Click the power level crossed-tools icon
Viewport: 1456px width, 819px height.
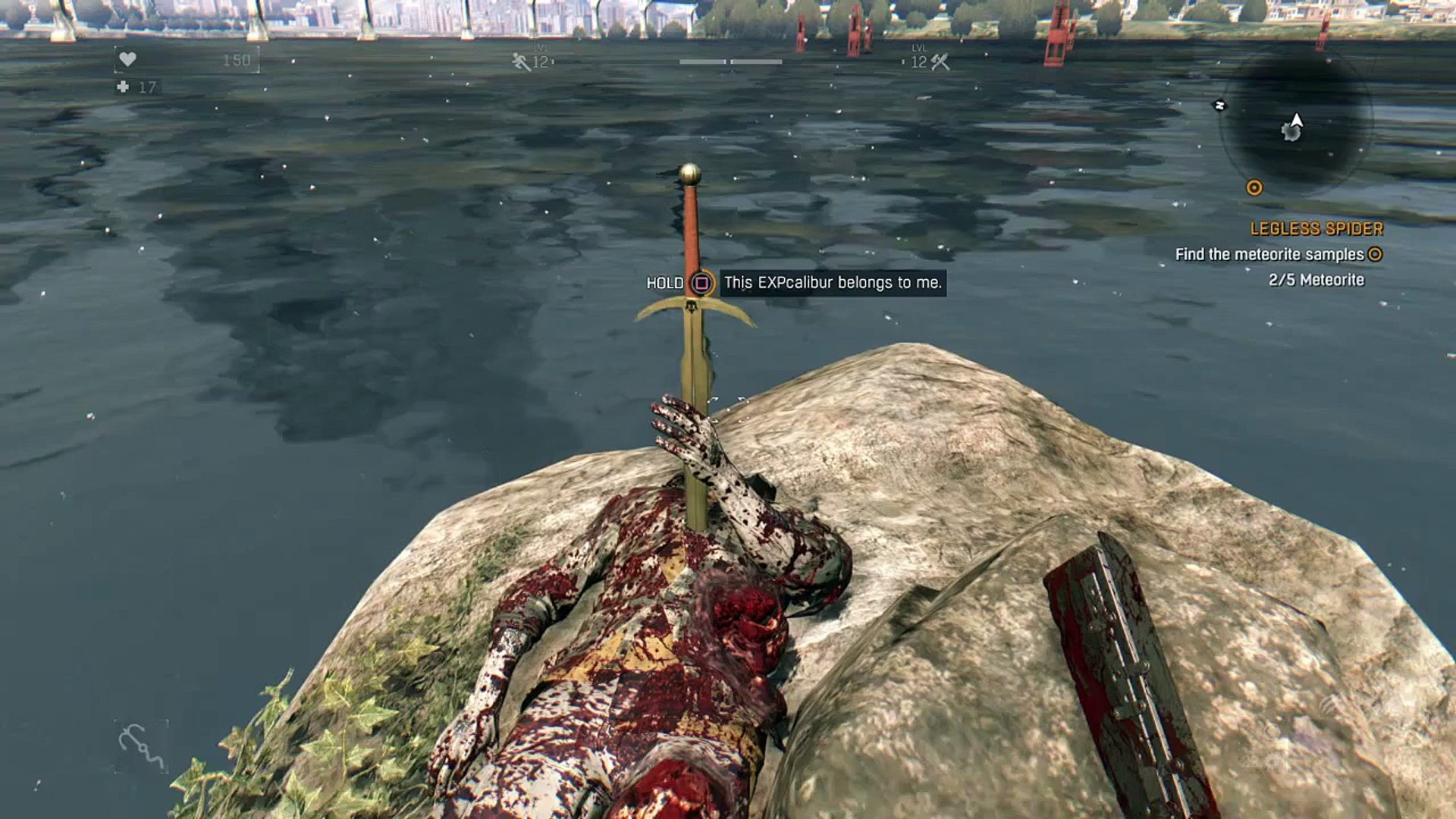click(x=940, y=62)
